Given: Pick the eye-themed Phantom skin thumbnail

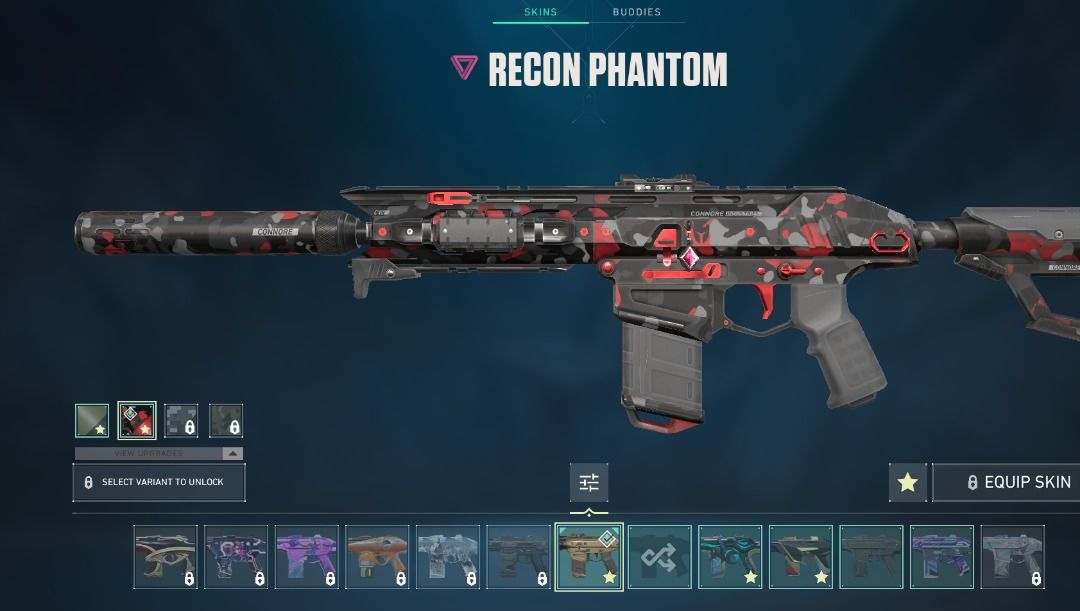Looking at the screenshot, I should (x=165, y=556).
